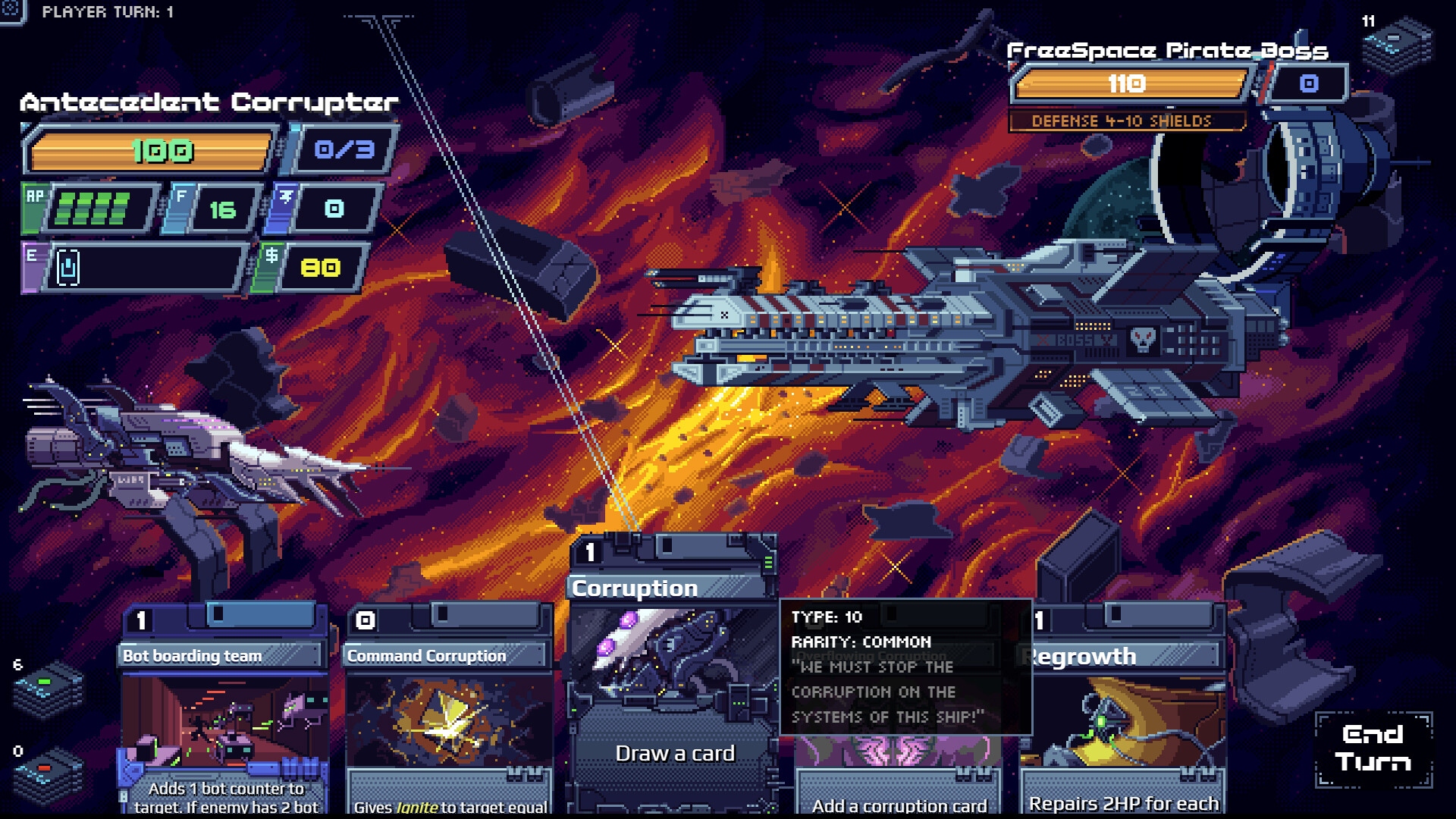Open the draw pile of 11 cards
The width and height of the screenshot is (1456, 819).
point(1396,45)
